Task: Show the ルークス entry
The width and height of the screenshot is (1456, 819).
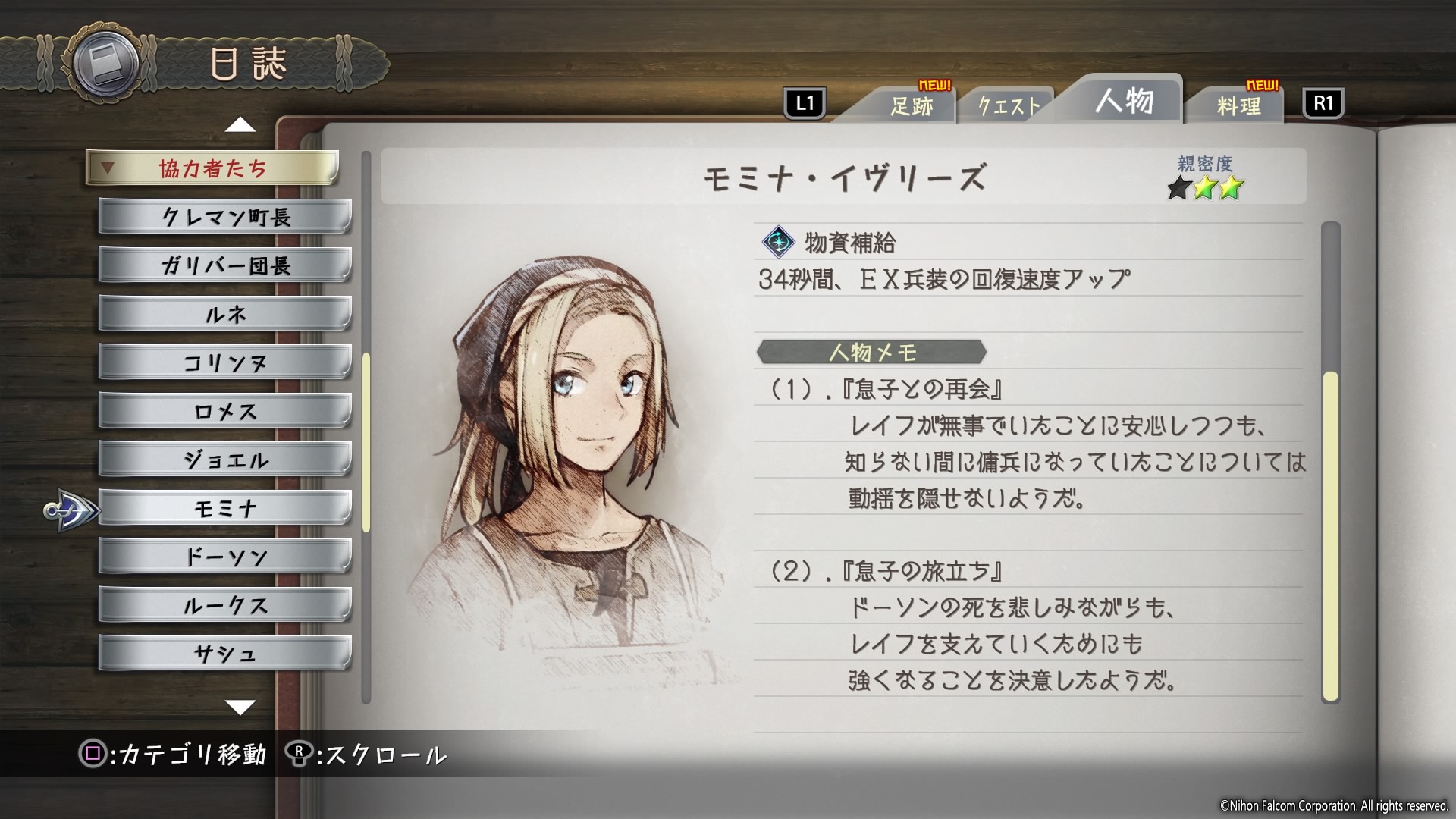Action: coord(225,606)
